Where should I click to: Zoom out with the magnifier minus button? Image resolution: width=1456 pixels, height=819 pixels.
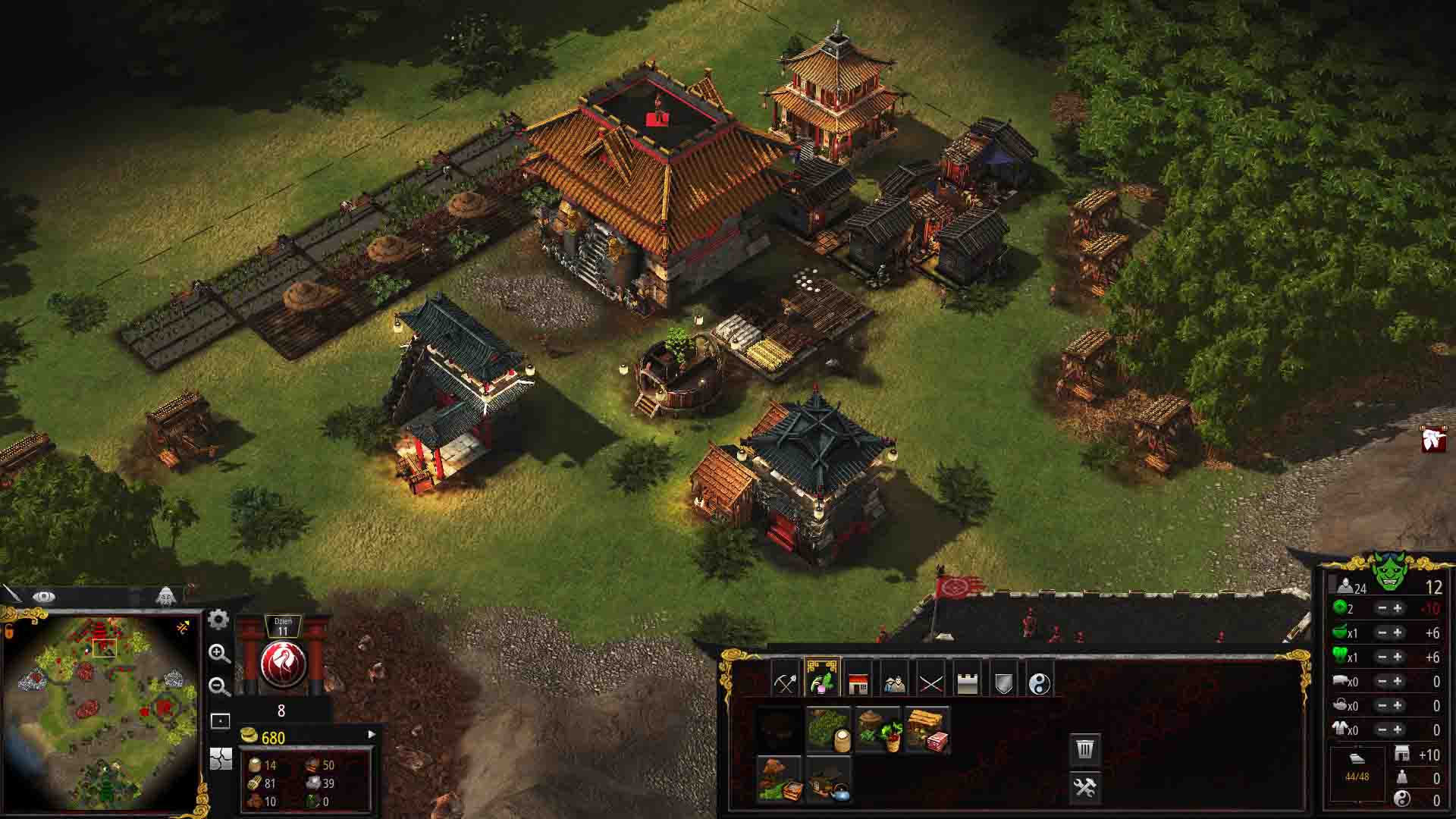219,686
